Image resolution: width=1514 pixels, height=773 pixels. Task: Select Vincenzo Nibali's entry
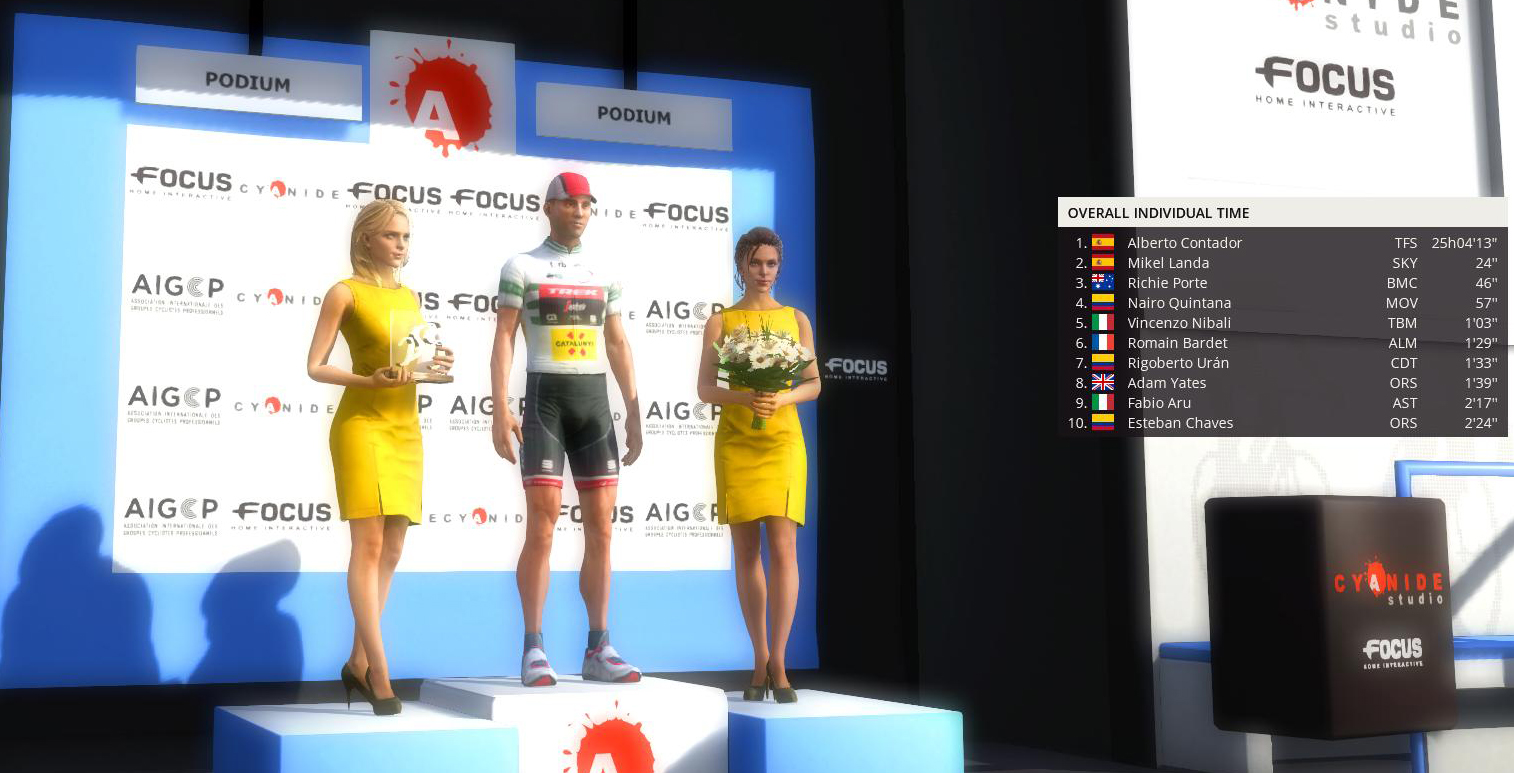(1179, 323)
